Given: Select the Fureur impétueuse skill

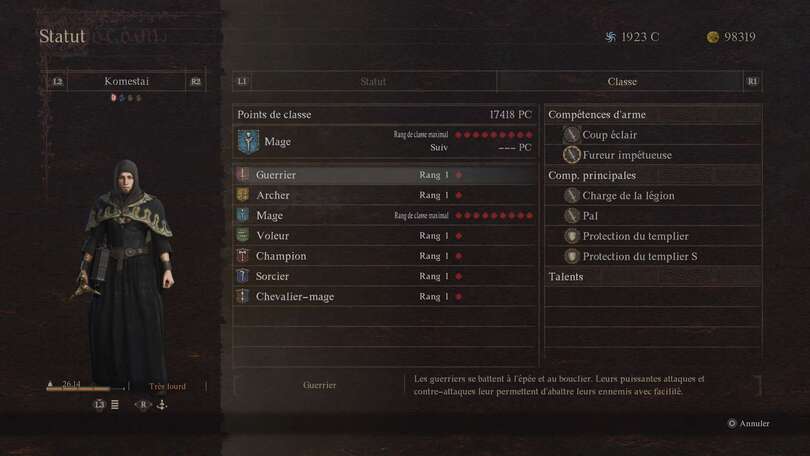Looking at the screenshot, I should 626,155.
